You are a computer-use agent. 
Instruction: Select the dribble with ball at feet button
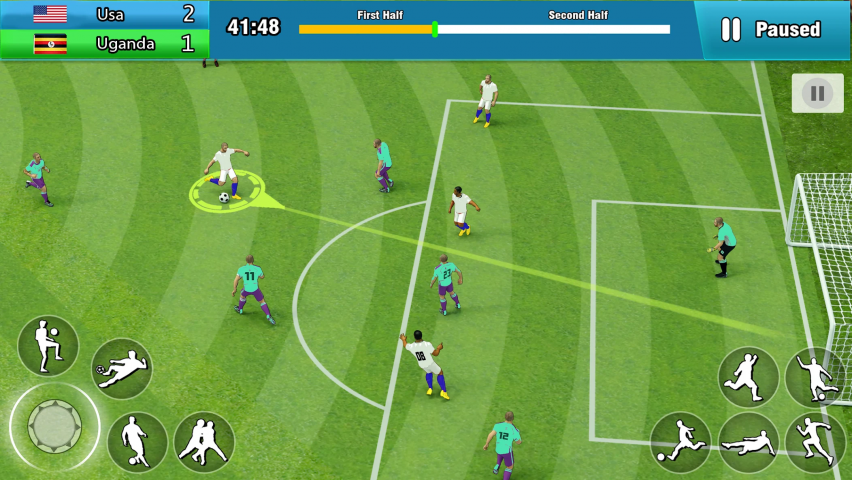137,442
